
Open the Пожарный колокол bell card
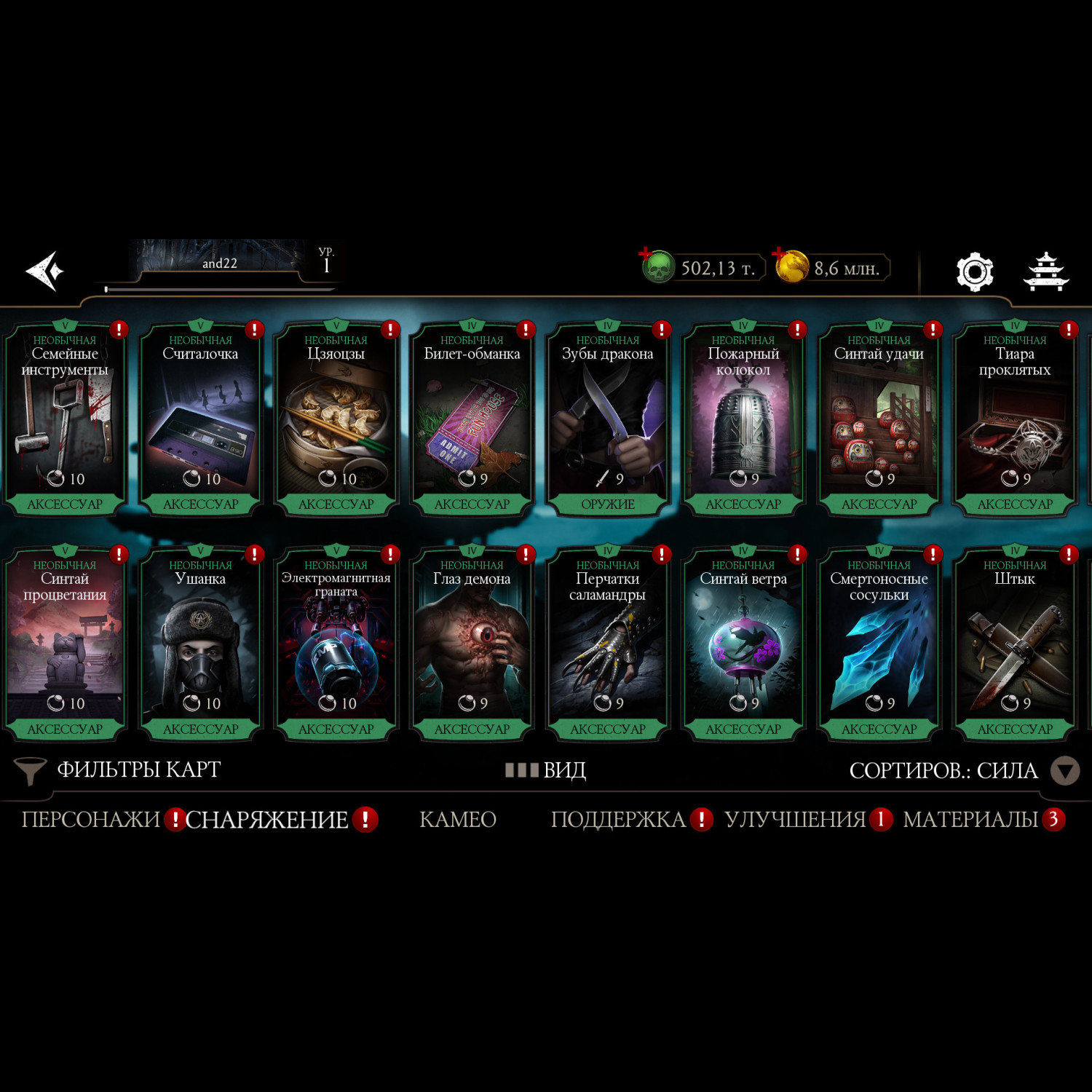coord(743,419)
